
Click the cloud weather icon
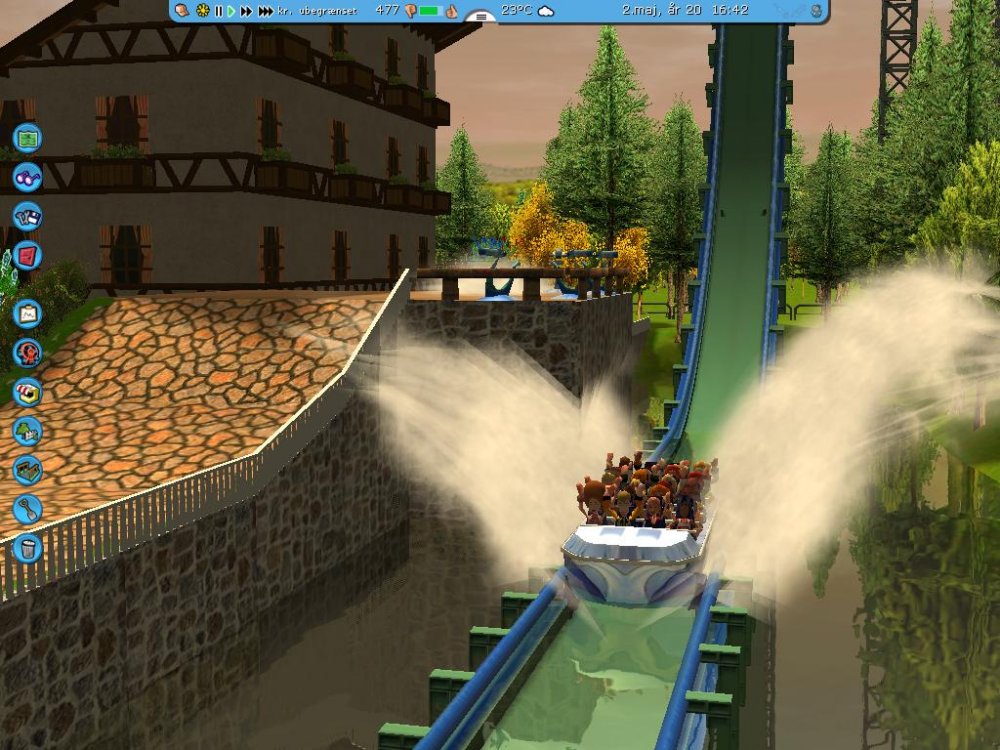[545, 11]
